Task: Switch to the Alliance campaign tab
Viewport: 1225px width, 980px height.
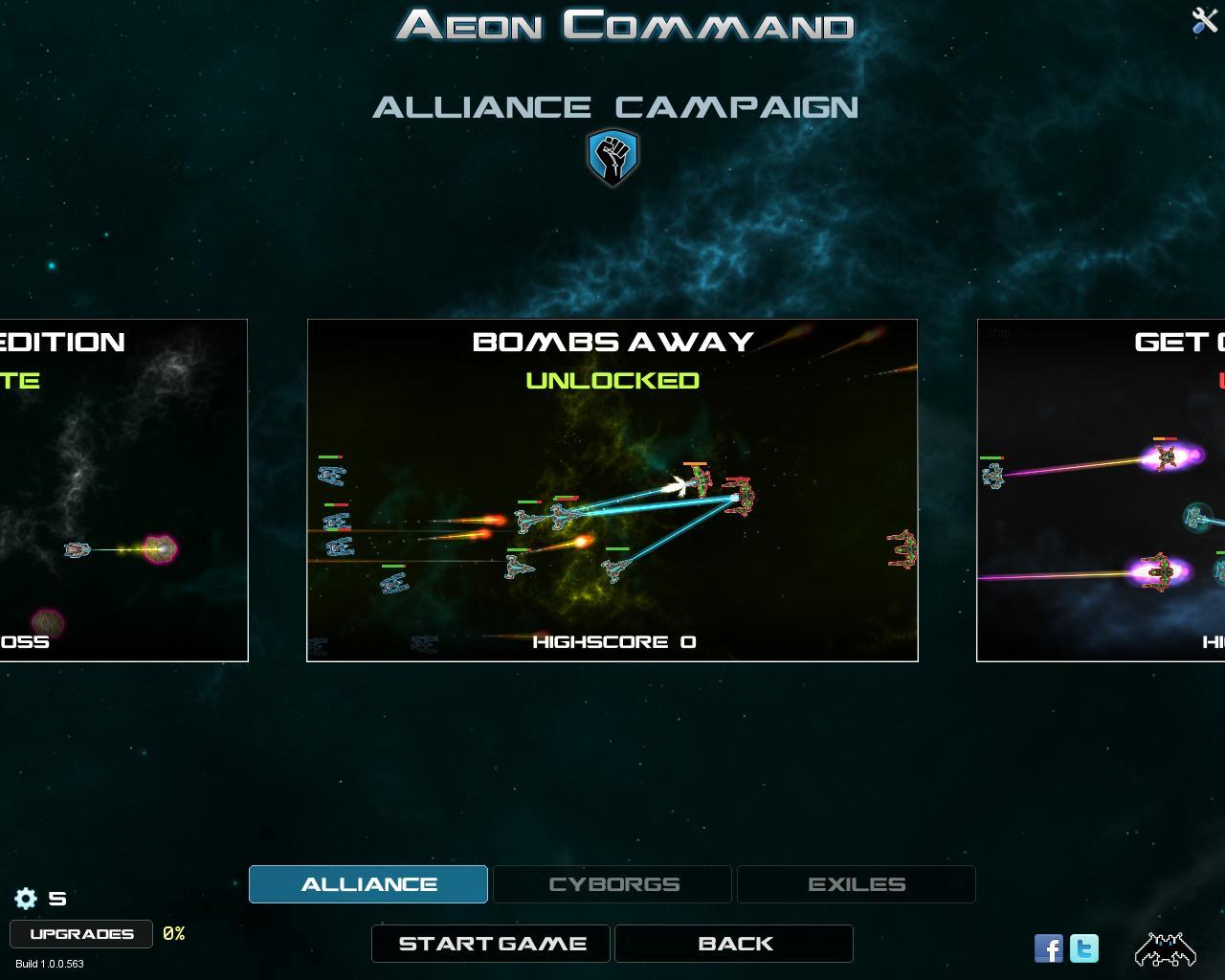Action: 368,884
